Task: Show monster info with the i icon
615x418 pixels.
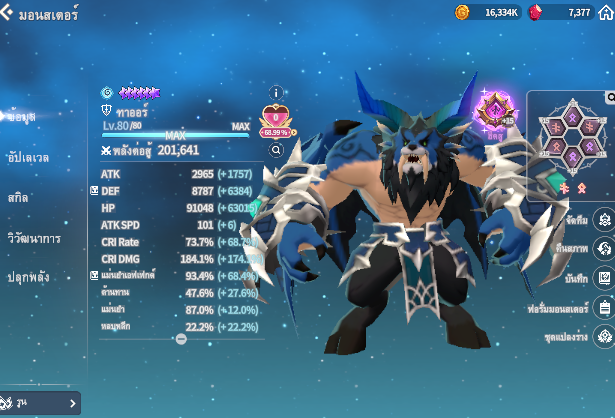Action: click(277, 93)
